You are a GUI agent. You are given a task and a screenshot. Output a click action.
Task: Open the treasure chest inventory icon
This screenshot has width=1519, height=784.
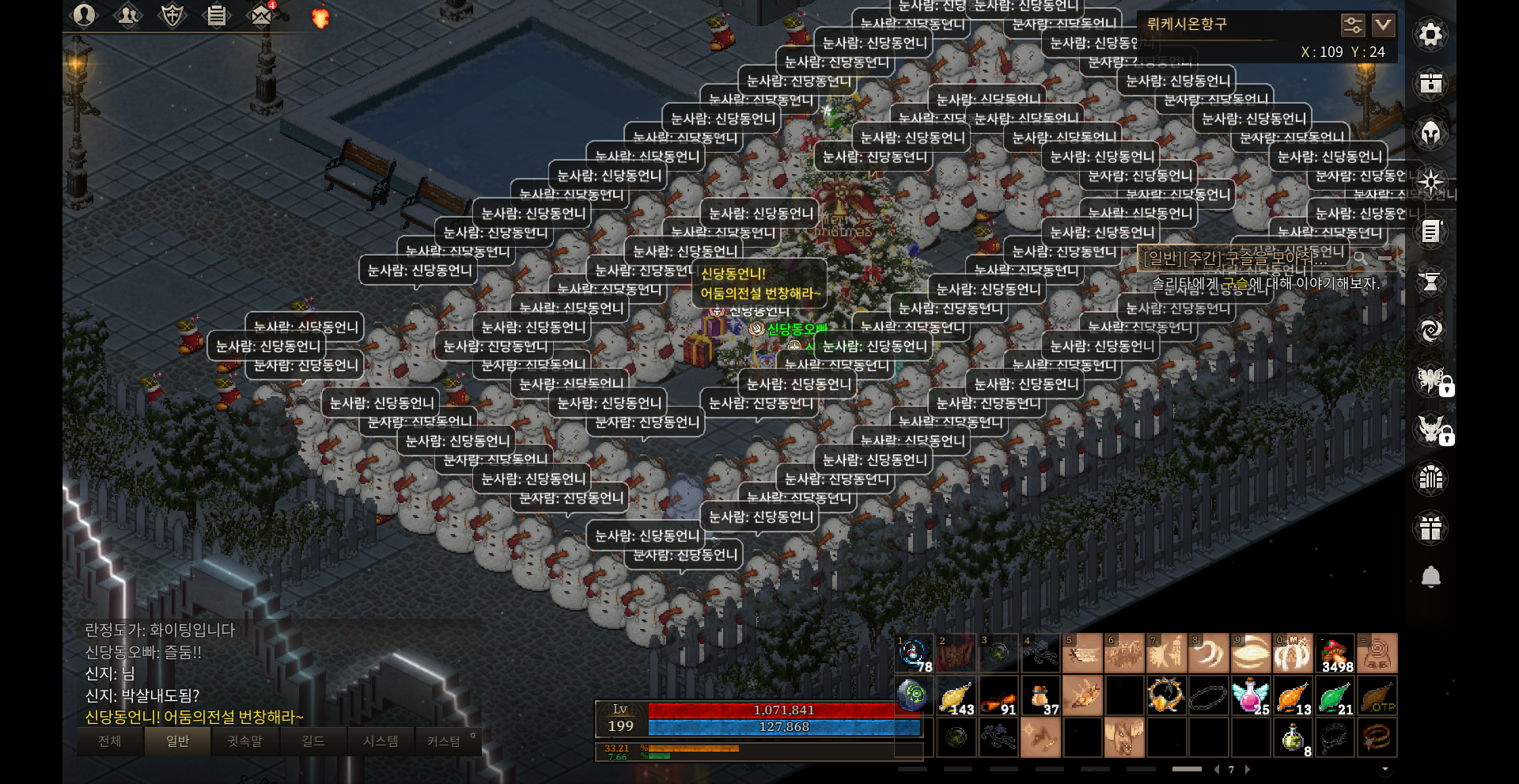(x=1430, y=83)
